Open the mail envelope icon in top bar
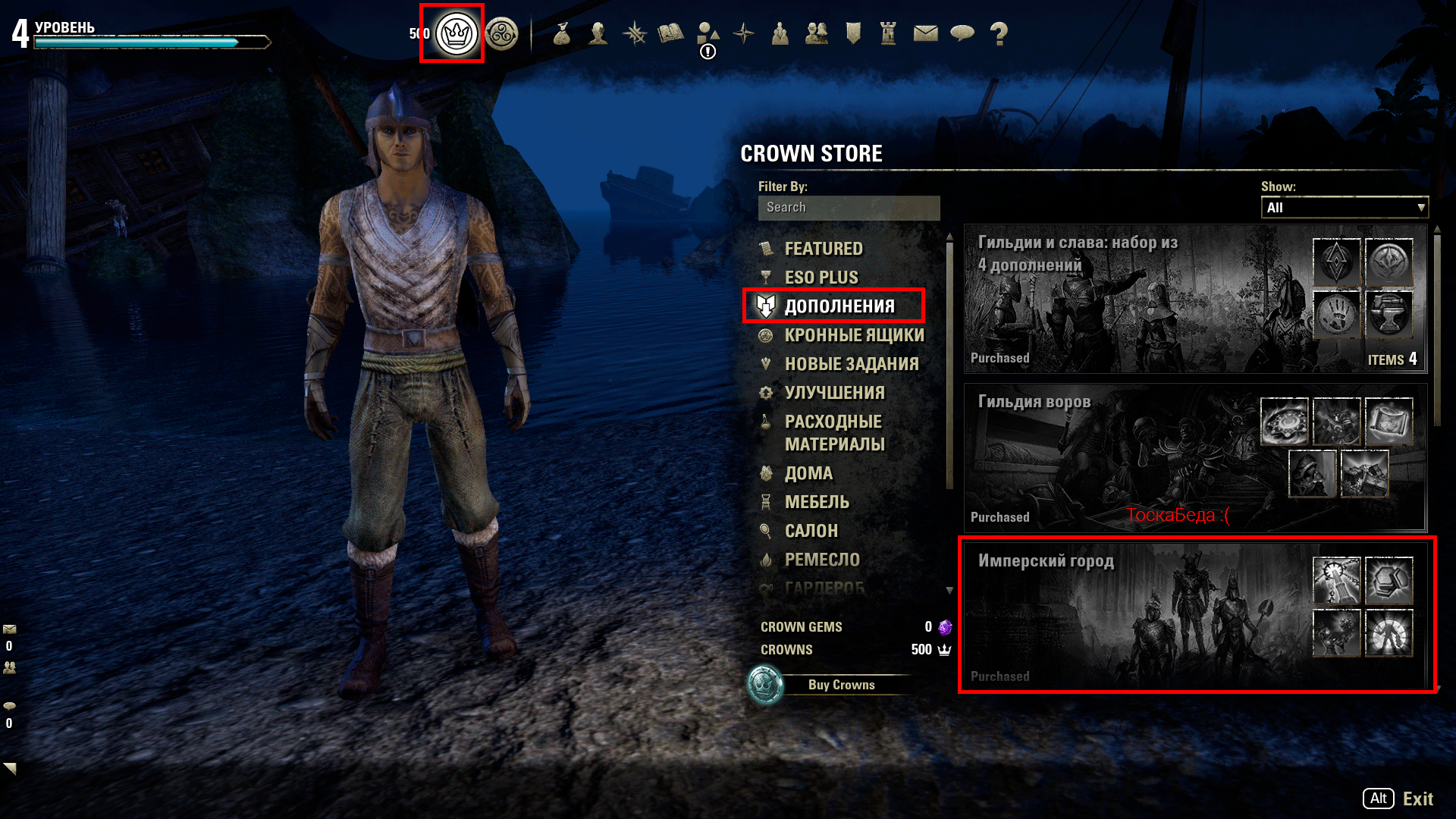 (x=925, y=33)
